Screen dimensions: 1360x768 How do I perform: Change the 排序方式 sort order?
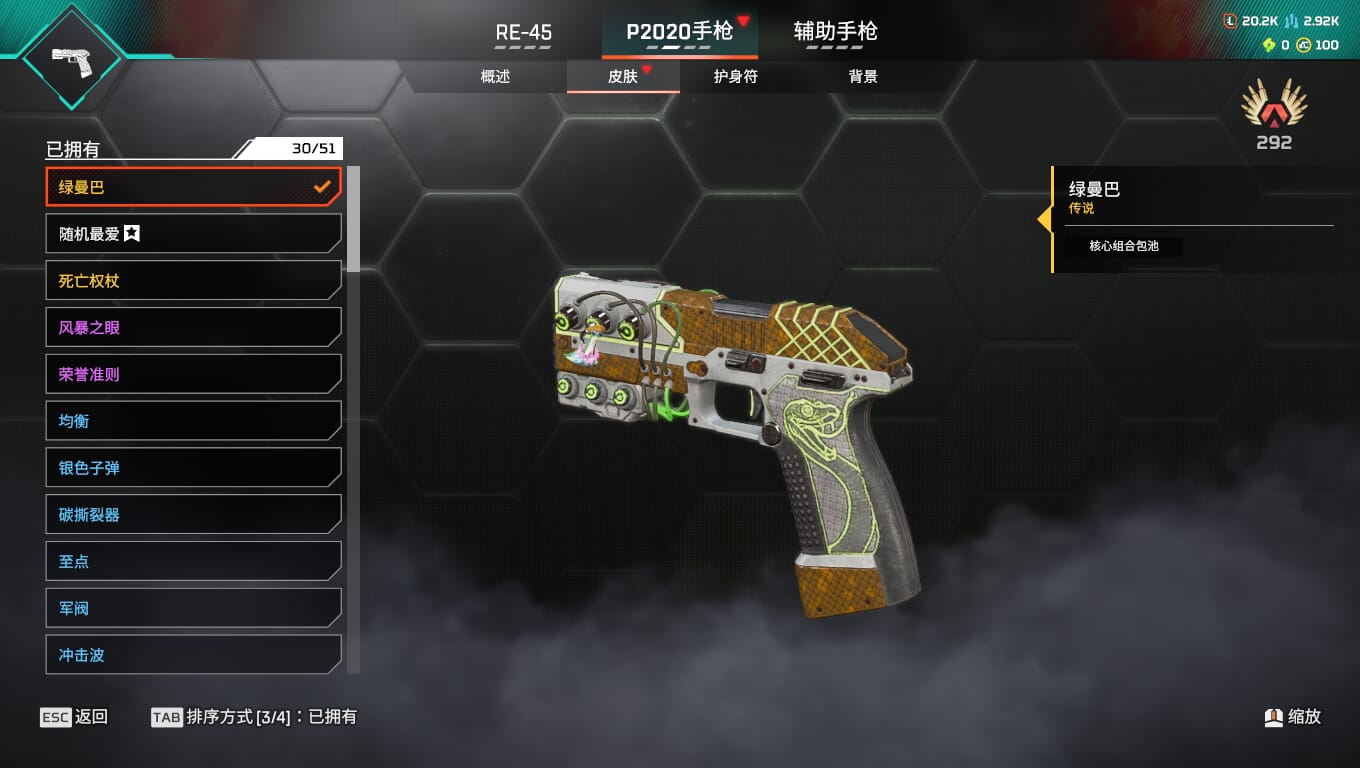pos(254,717)
